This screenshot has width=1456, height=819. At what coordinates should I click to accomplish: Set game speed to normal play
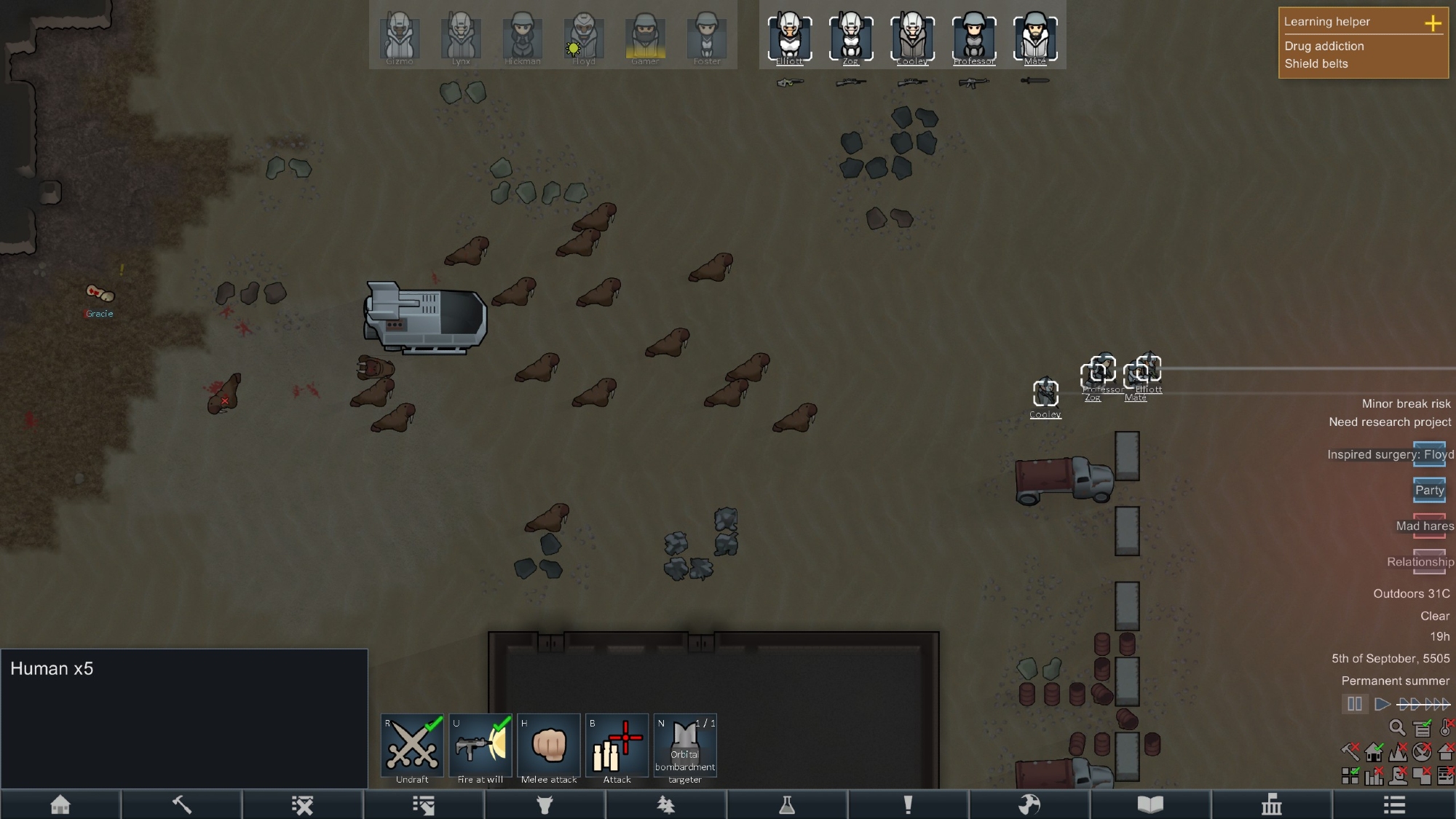pos(1382,704)
